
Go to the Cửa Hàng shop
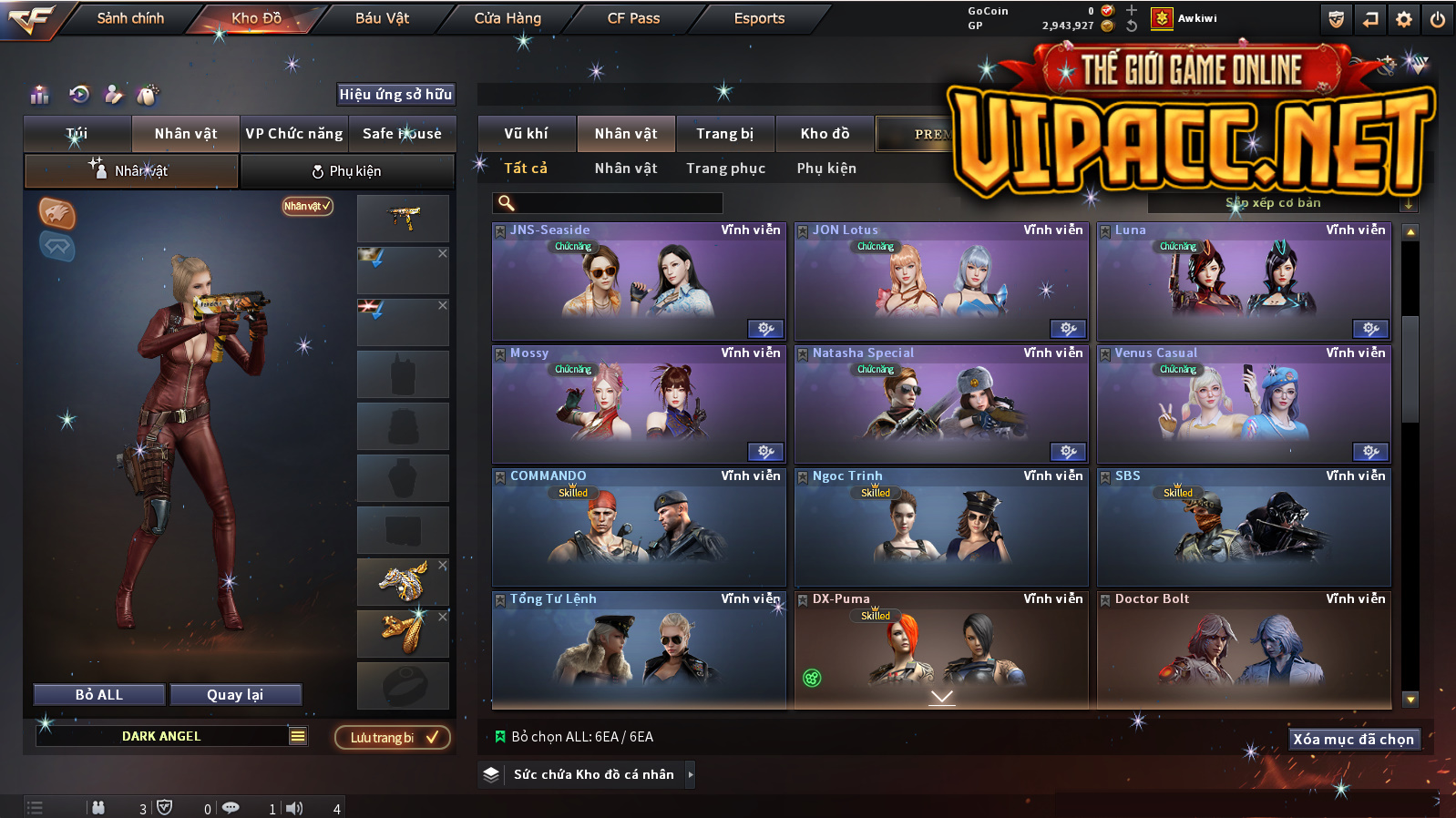point(508,18)
